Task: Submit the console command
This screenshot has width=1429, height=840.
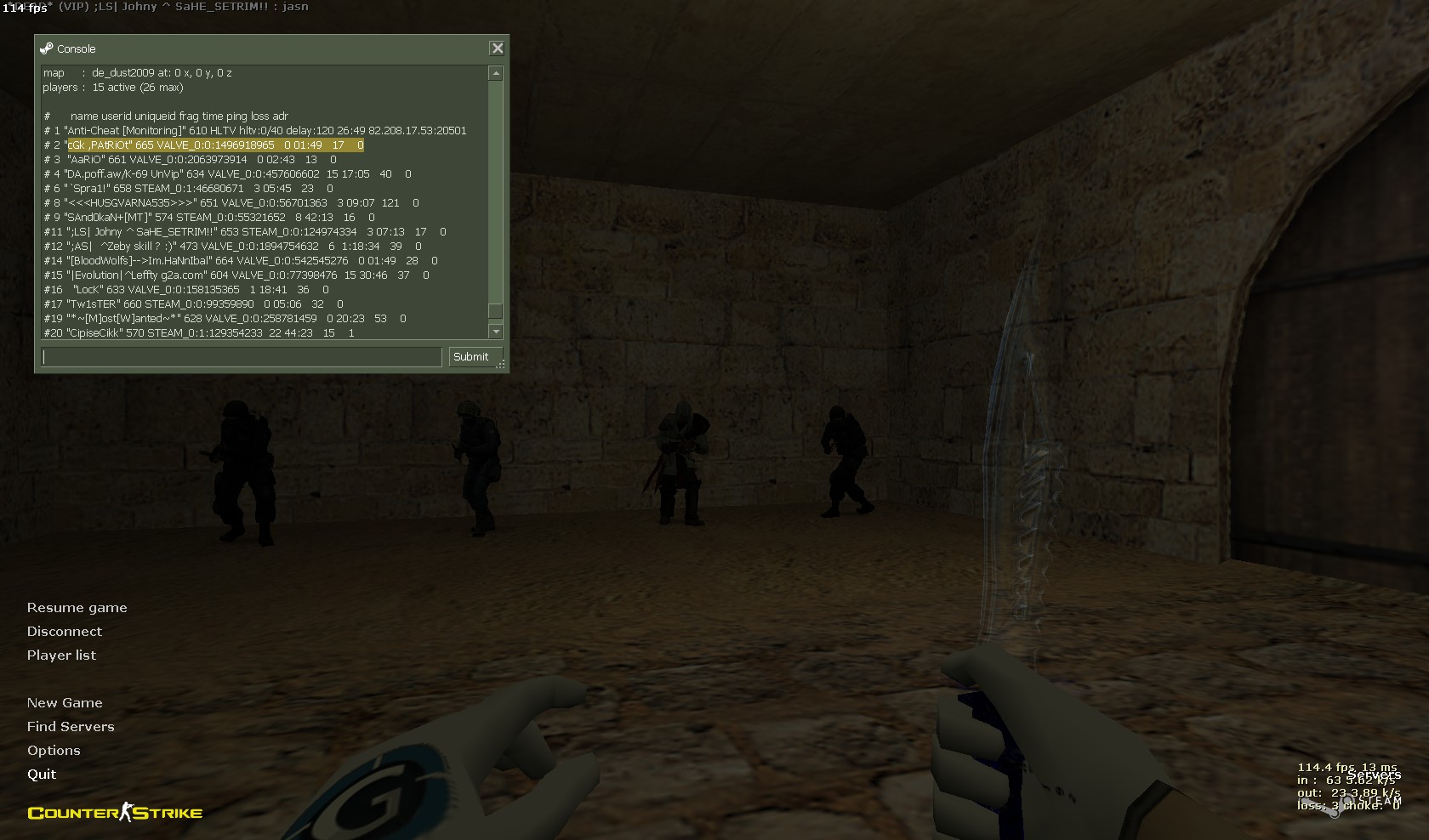Action: point(471,357)
